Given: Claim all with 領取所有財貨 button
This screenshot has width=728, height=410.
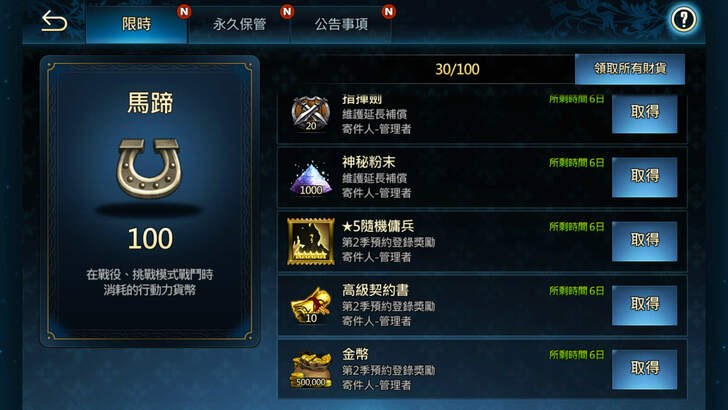Looking at the screenshot, I should click(x=630, y=68).
